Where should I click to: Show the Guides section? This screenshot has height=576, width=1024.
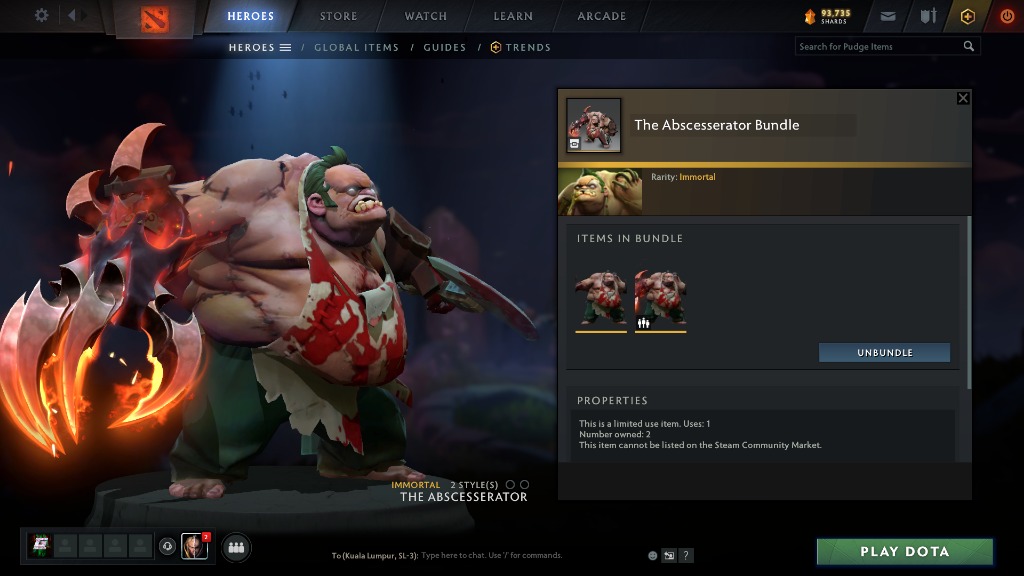[444, 47]
